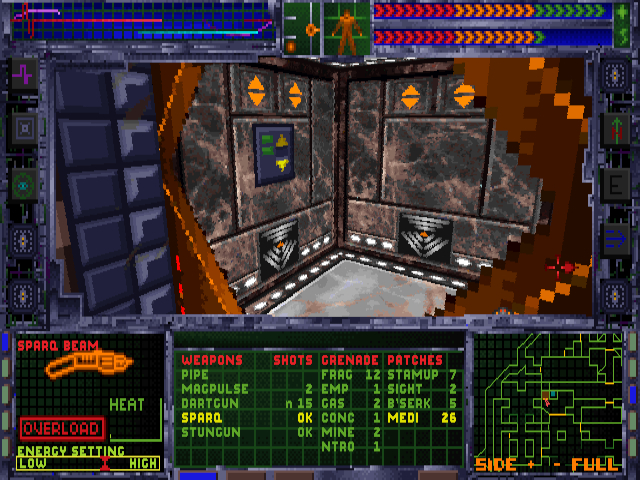Toggle the Sparq Beam OVERLOAD button
This screenshot has height=480, width=640.
(x=61, y=428)
